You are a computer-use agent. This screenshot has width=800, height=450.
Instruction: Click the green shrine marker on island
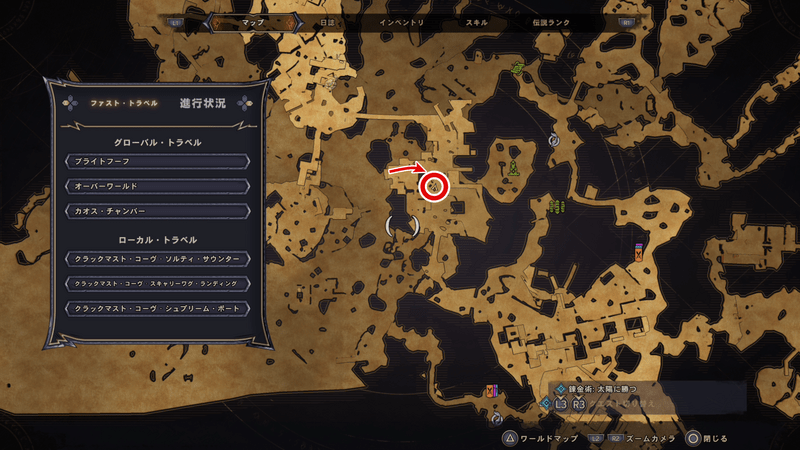pyautogui.click(x=513, y=166)
